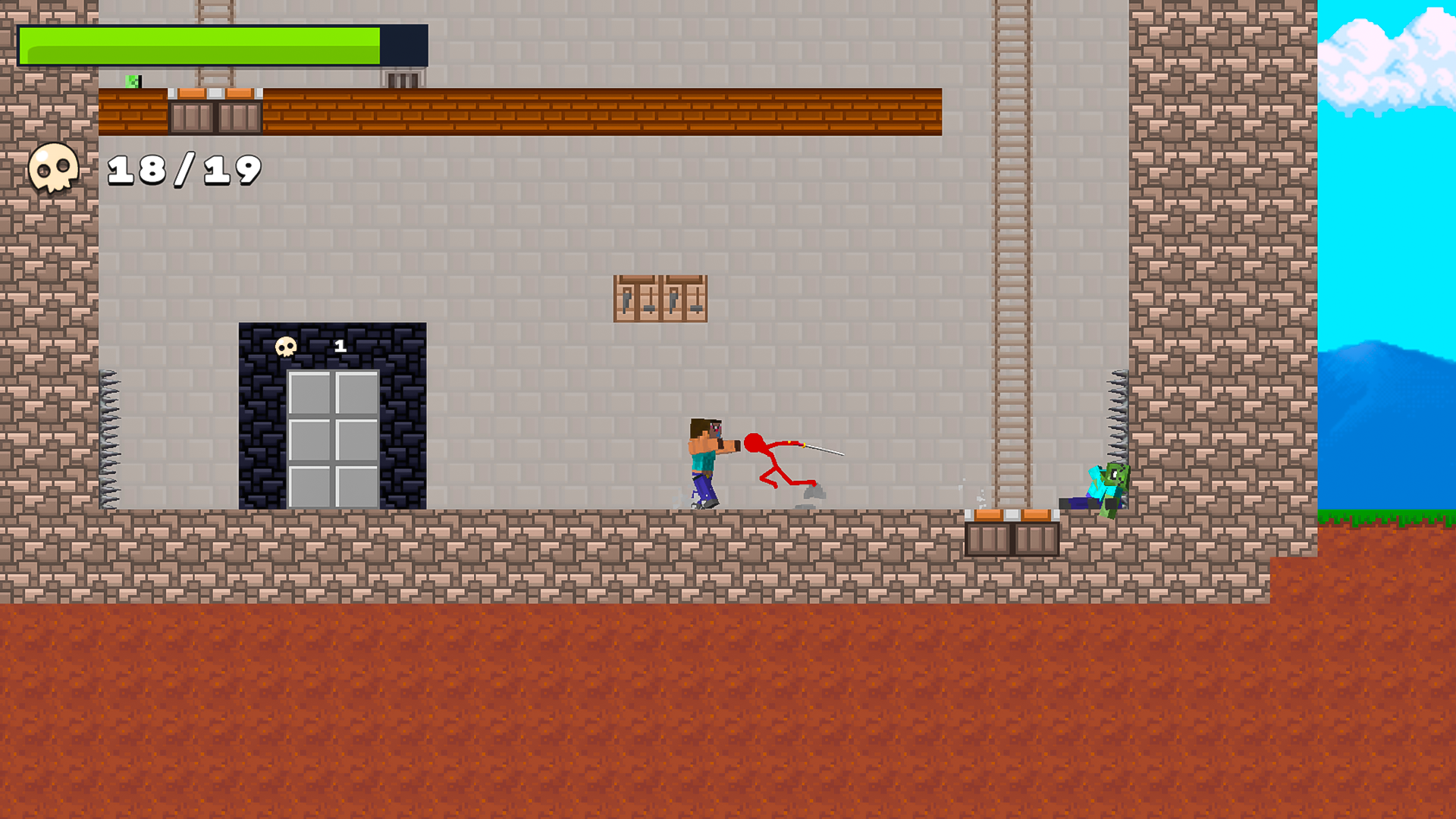Select the small creeper pickup on the platform
Image resolution: width=1456 pixels, height=819 pixels.
(x=130, y=80)
